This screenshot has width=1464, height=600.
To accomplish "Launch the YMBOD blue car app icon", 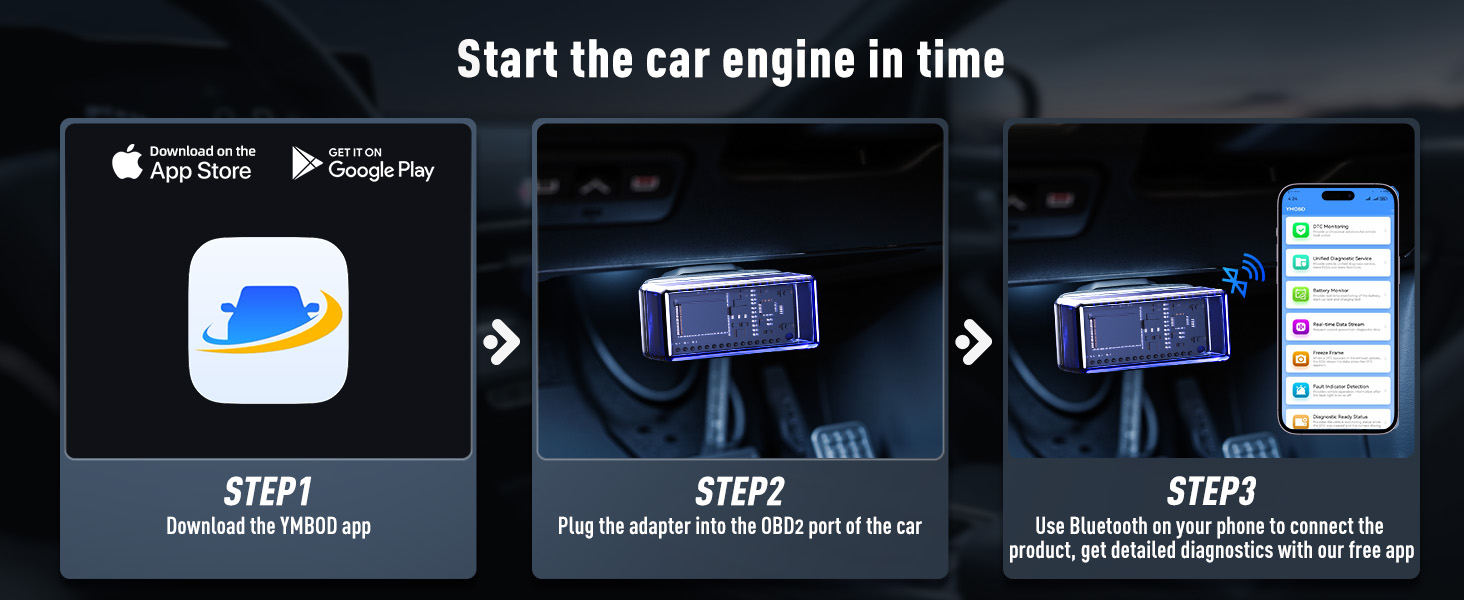I will [268, 320].
